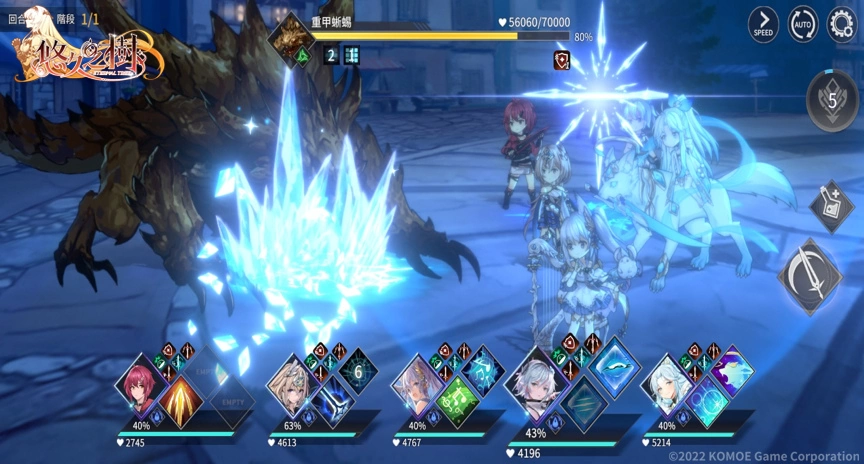Select the red-haired character portrait
This screenshot has width=864, height=464.
coord(140,381)
